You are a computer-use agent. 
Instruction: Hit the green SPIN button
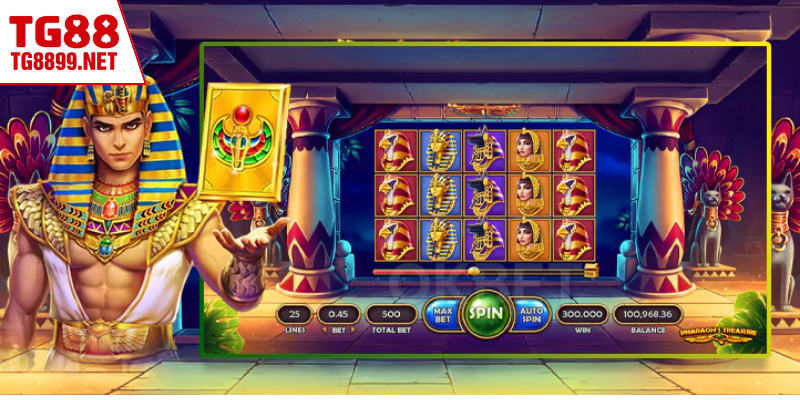click(486, 314)
